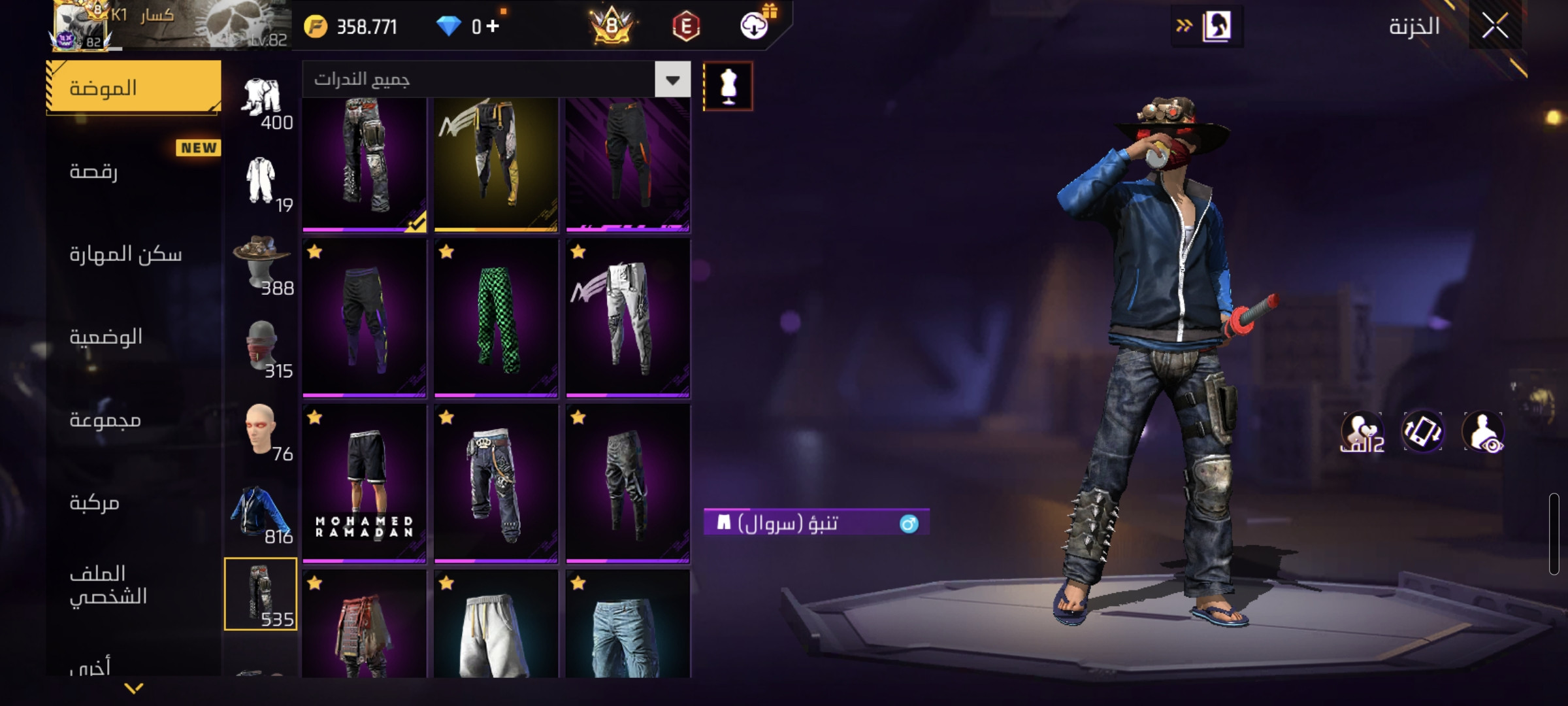Screen dimensions: 1568x706
Task: Open the جميع الندرات rarity dropdown
Action: (672, 80)
